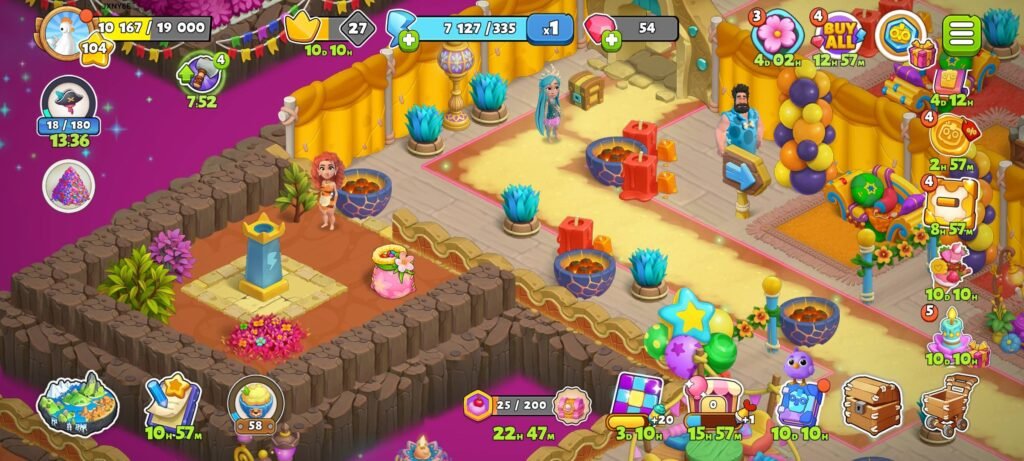Toggle the x1 energy multiplier
Viewport: 1024px width, 461px height.
[550, 29]
